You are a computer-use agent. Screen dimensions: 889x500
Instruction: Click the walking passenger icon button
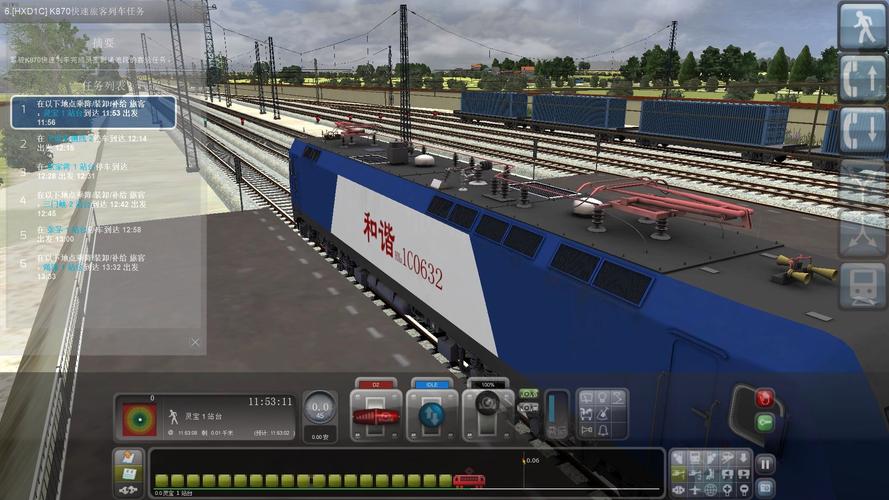click(x=862, y=25)
